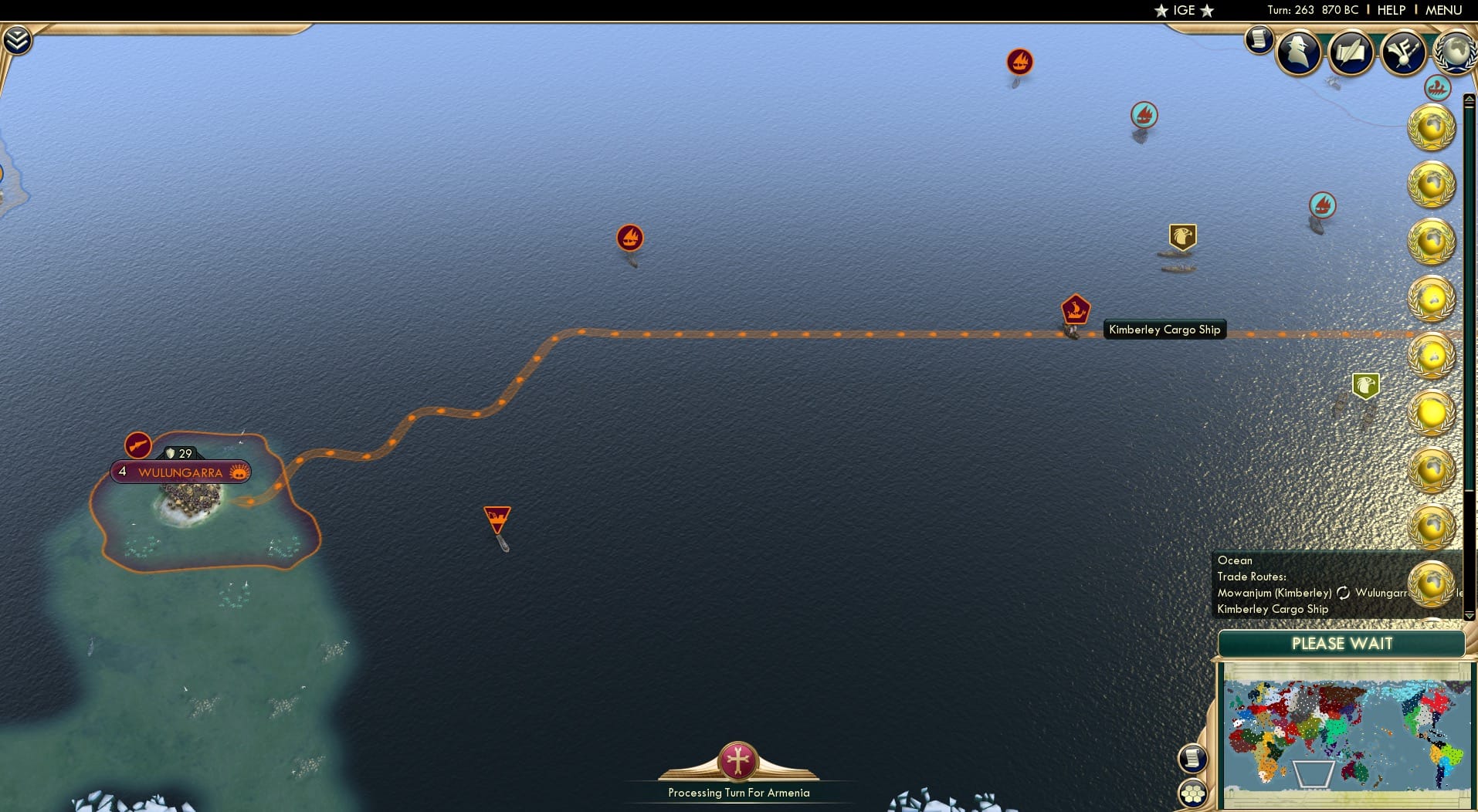Click the red cargo ship icon mid-ocean
This screenshot has width=1478, height=812.
(x=630, y=239)
